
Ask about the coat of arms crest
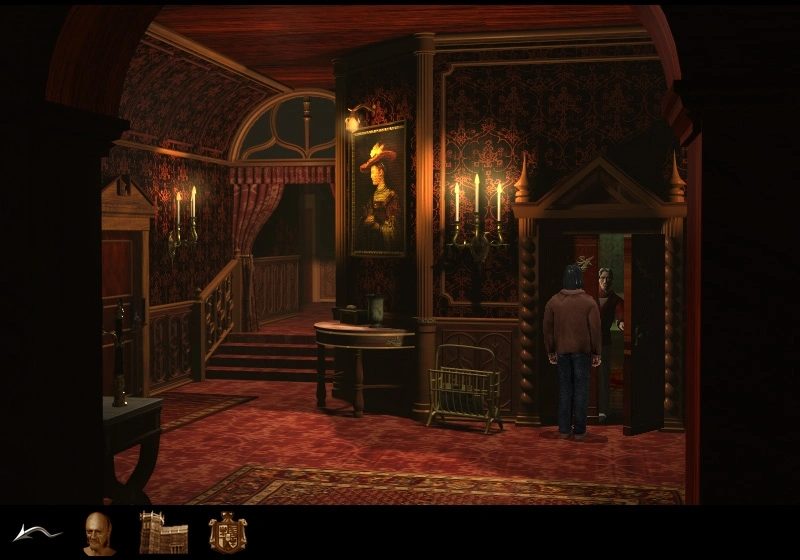click(228, 533)
